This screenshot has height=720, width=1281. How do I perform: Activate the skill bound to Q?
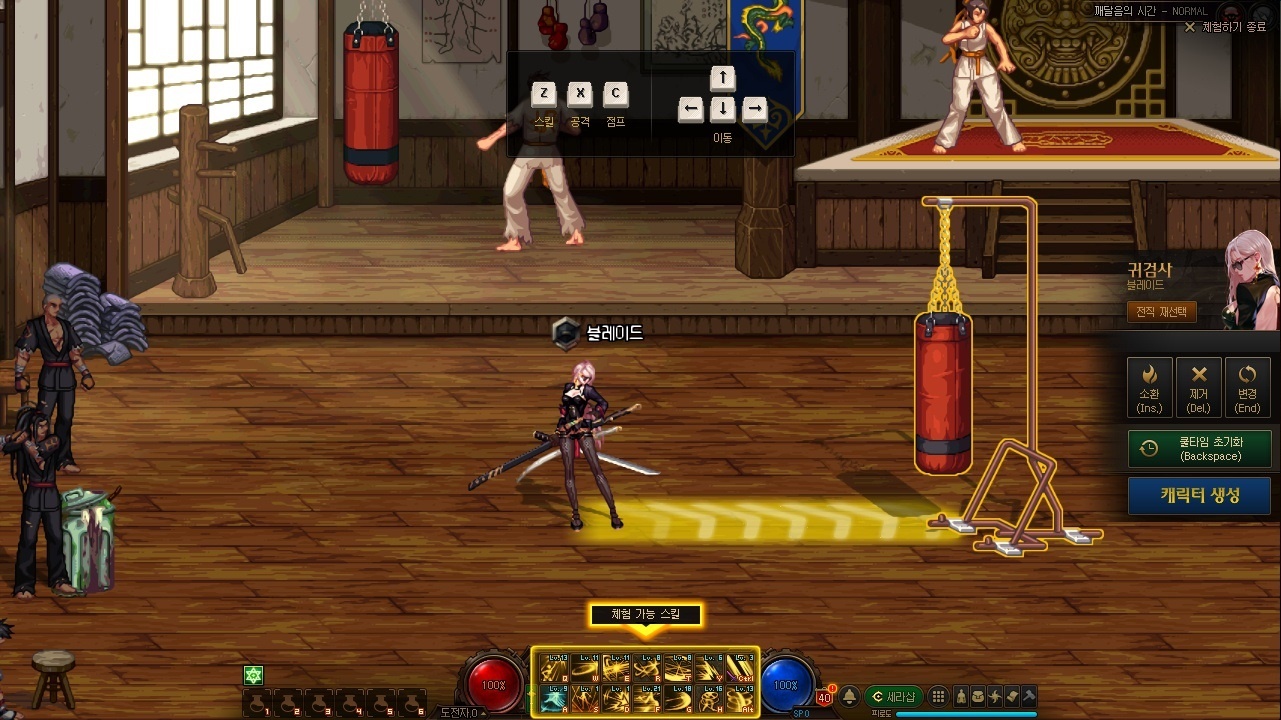click(552, 668)
